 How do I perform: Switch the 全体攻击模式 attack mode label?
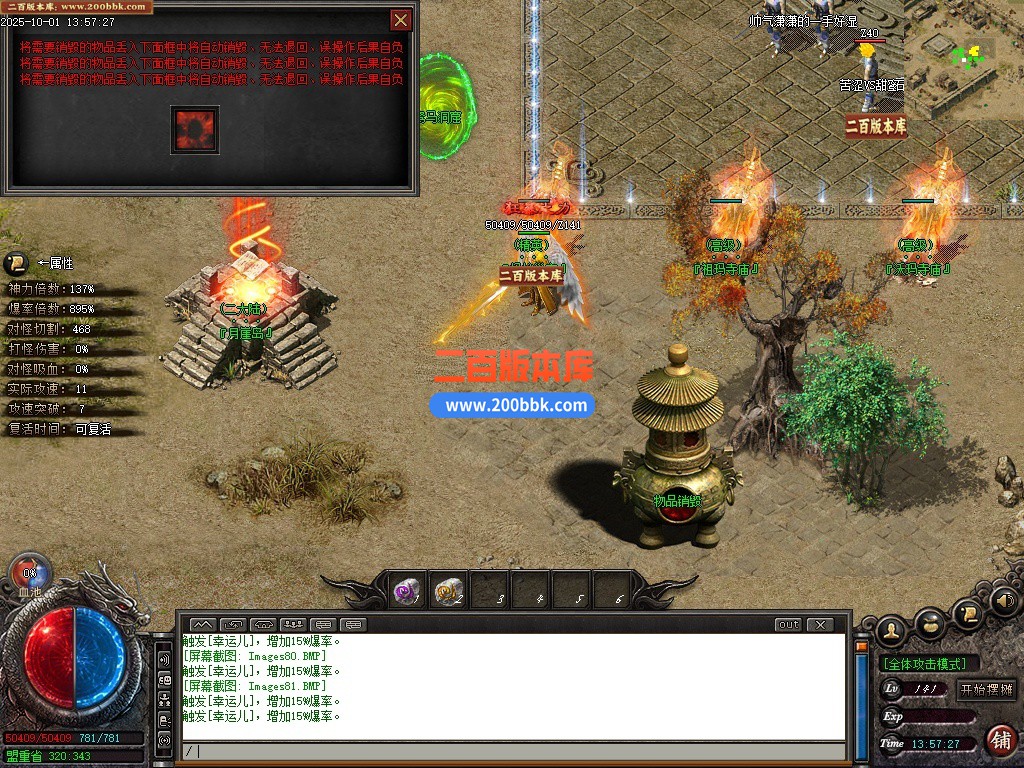(929, 664)
